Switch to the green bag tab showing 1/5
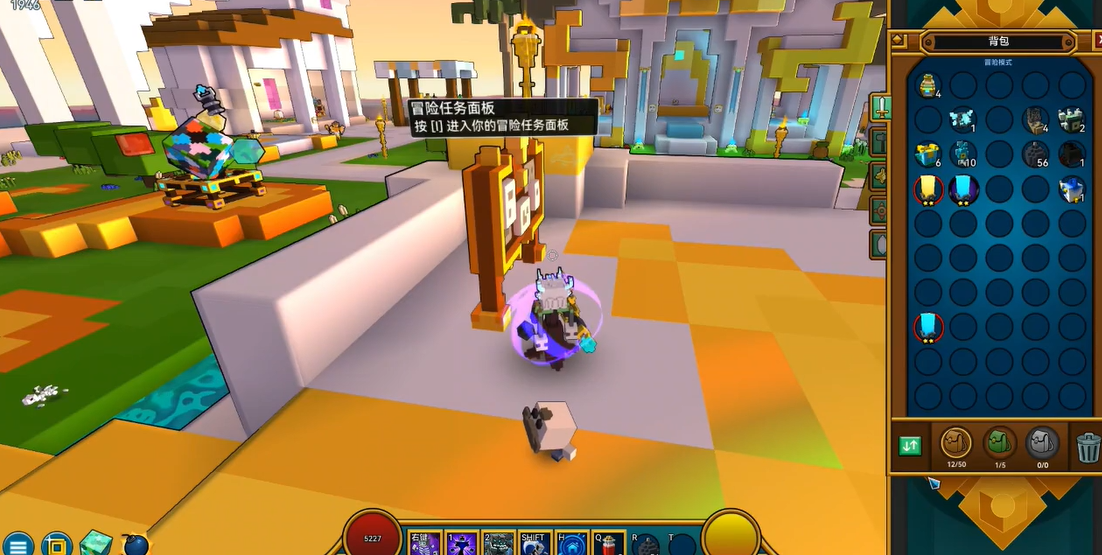 [x=1000, y=443]
